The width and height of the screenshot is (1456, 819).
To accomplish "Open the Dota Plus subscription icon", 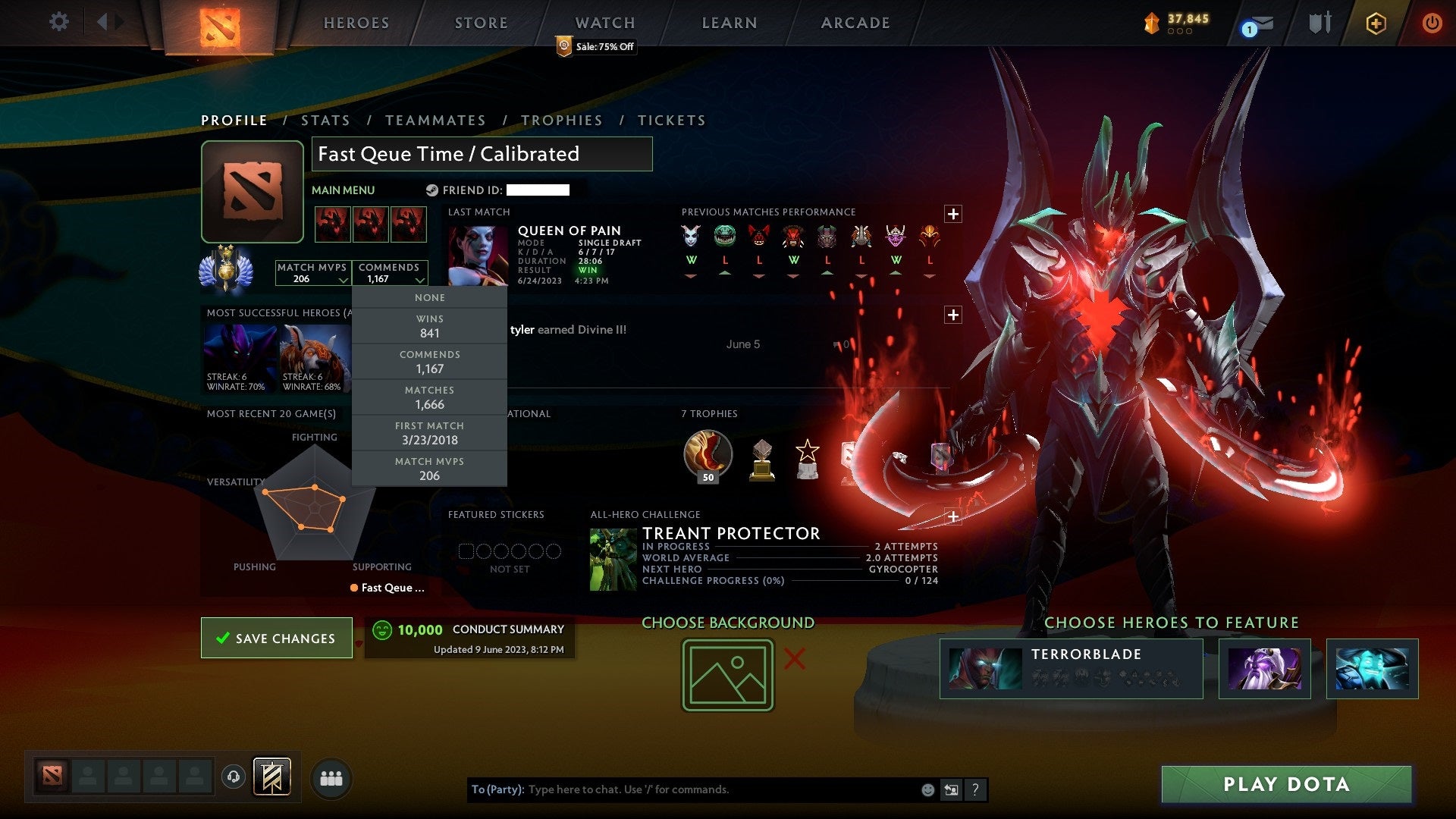I will 1375,23.
